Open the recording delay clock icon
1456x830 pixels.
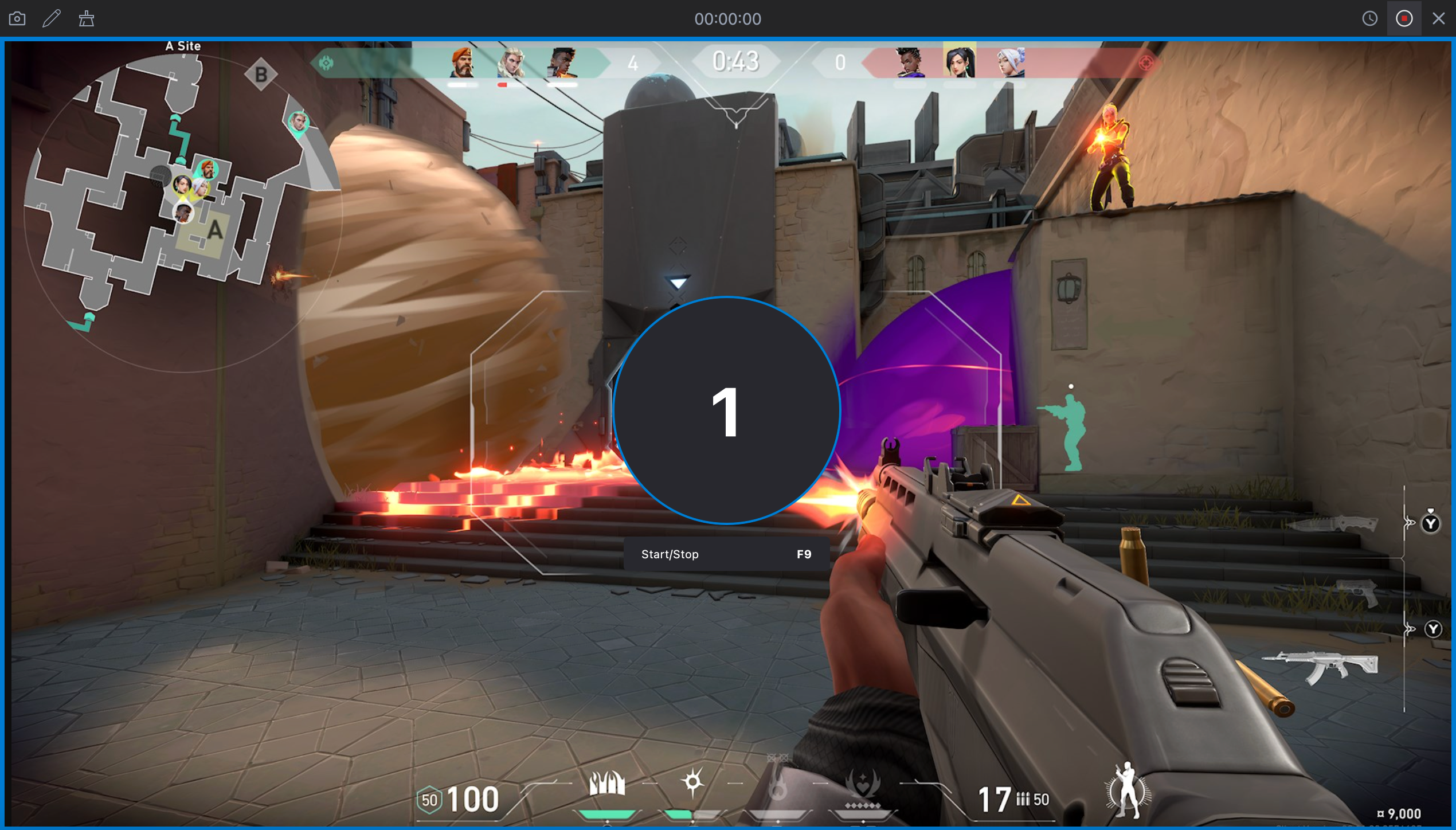[1369, 18]
